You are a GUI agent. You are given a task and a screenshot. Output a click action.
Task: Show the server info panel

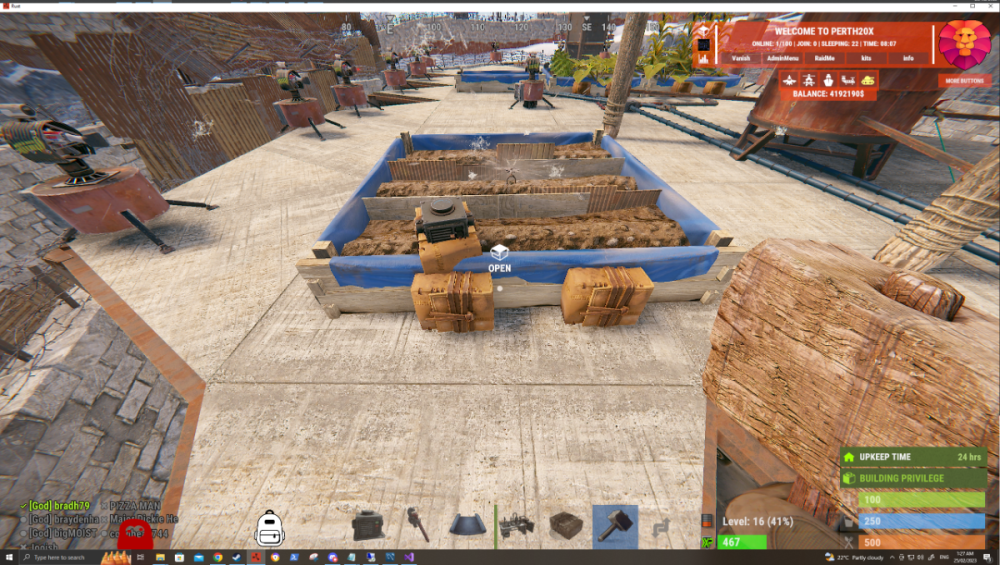click(907, 59)
